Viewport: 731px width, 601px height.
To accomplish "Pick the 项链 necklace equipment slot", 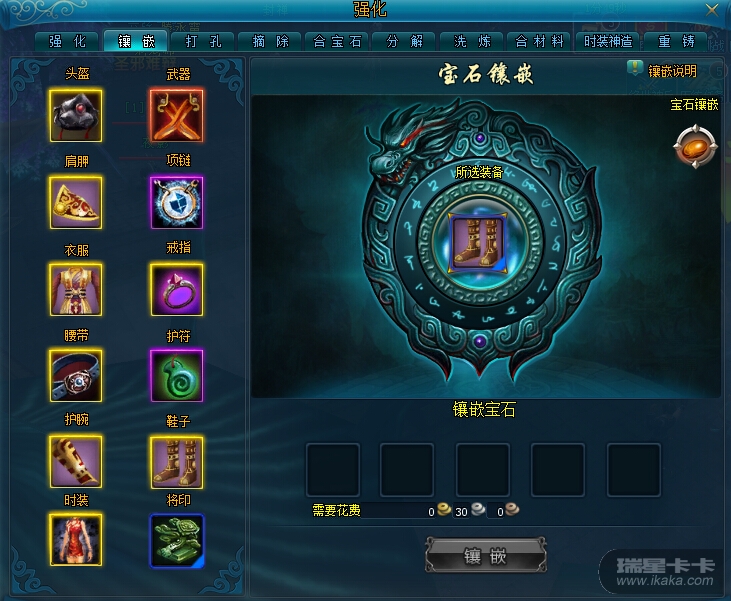I will [x=176, y=202].
